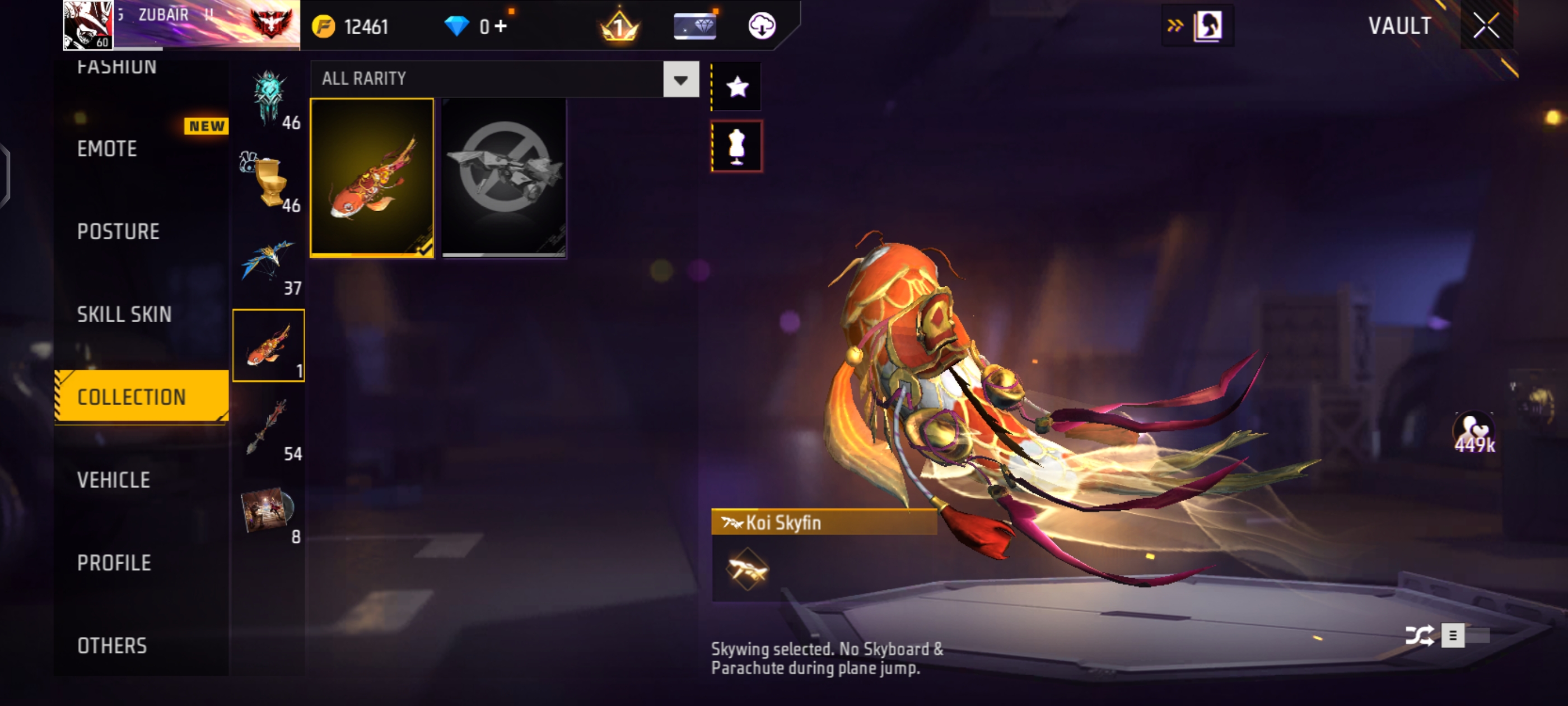This screenshot has width=1568, height=706.
Task: Click the cloud download icon
Action: tap(762, 26)
